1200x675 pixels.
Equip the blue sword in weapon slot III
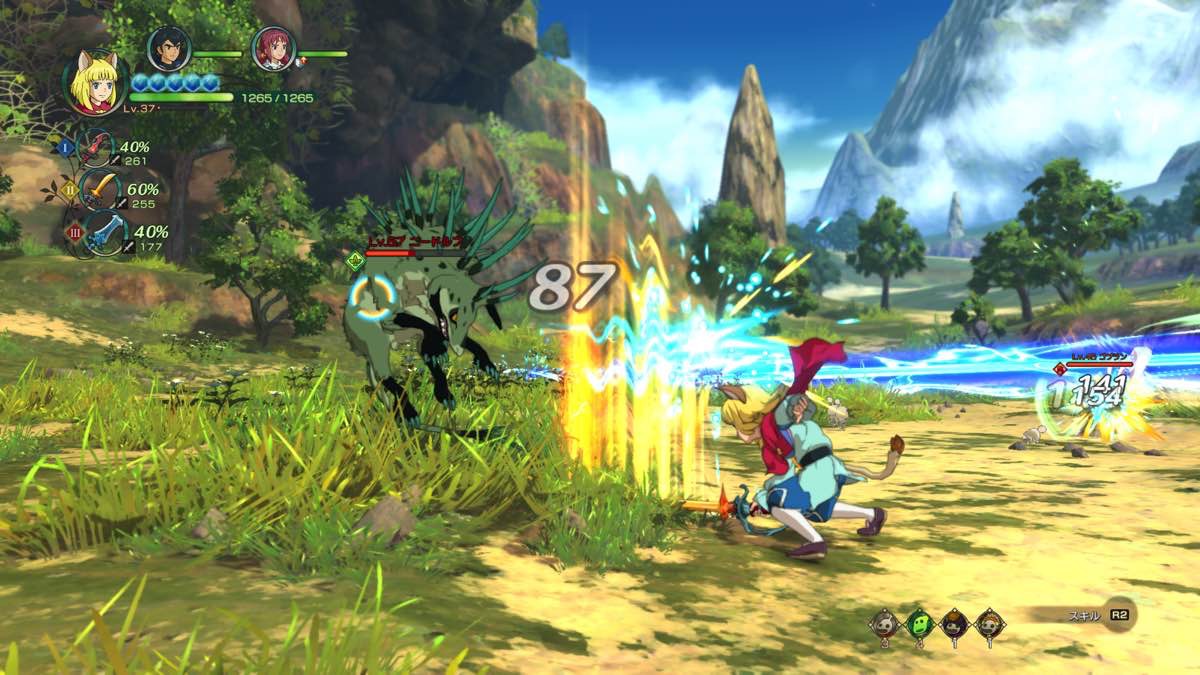pyautogui.click(x=104, y=233)
